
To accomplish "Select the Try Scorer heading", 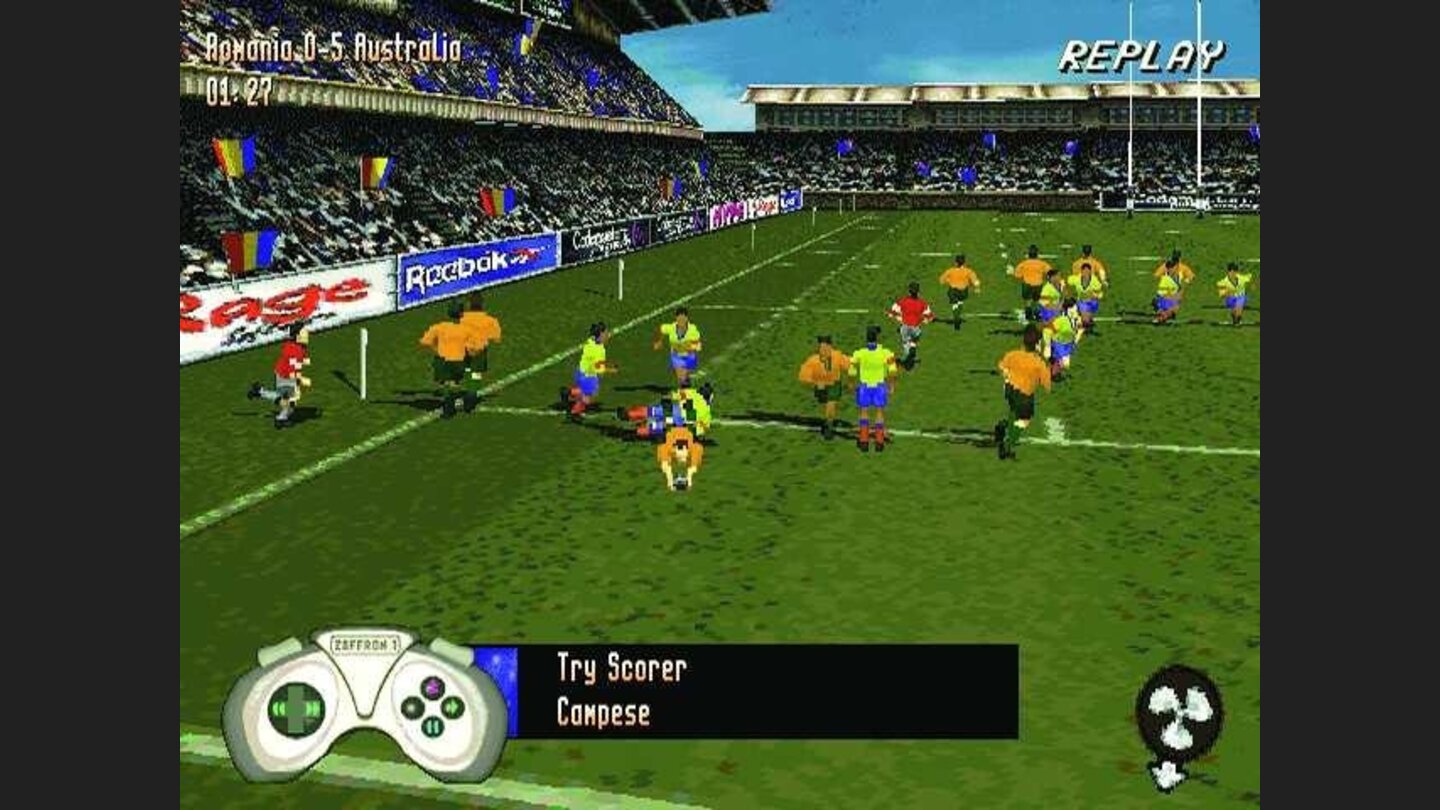I will tap(620, 668).
